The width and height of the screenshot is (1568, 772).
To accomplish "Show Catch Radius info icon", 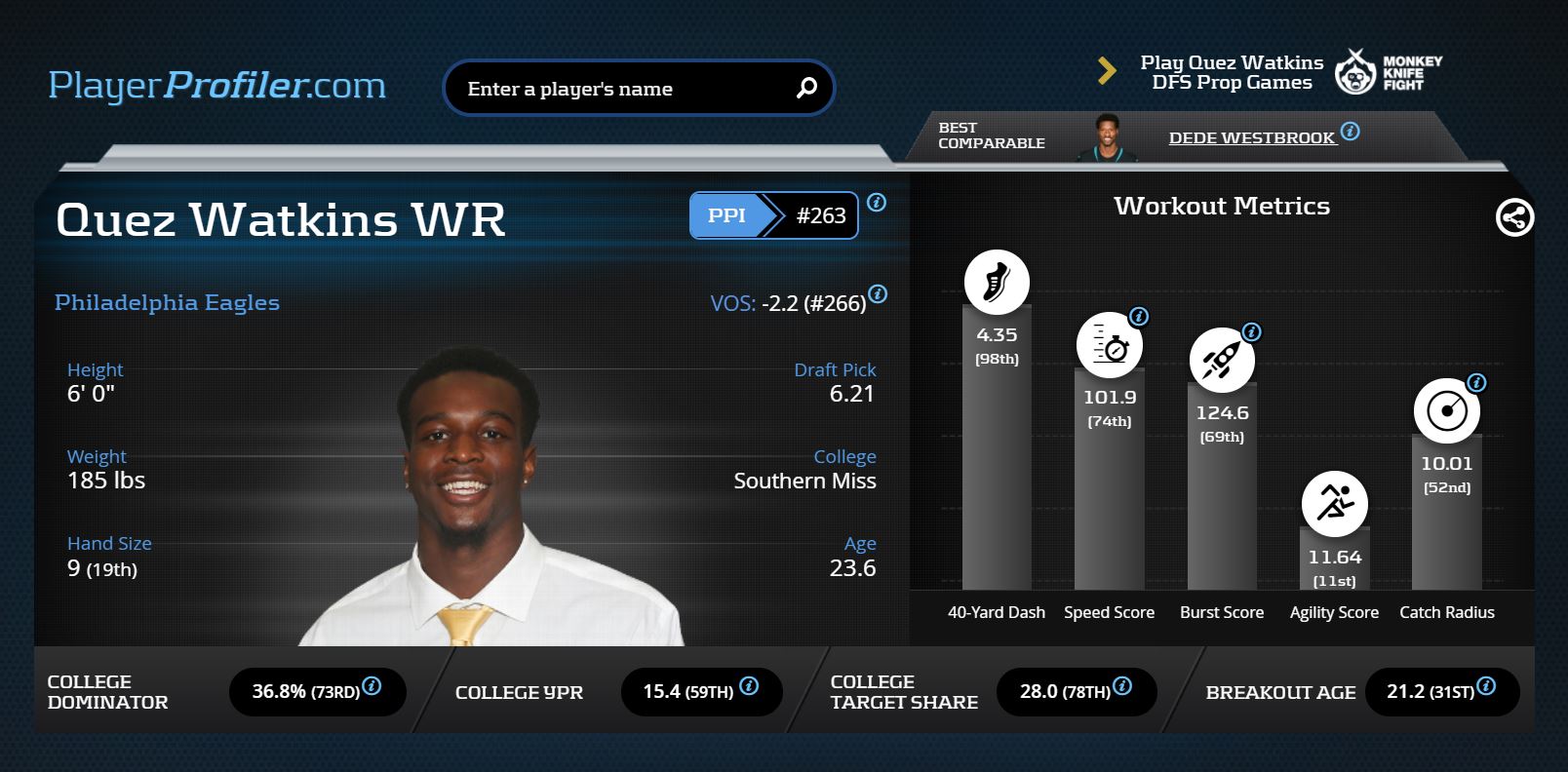I will (x=1476, y=383).
